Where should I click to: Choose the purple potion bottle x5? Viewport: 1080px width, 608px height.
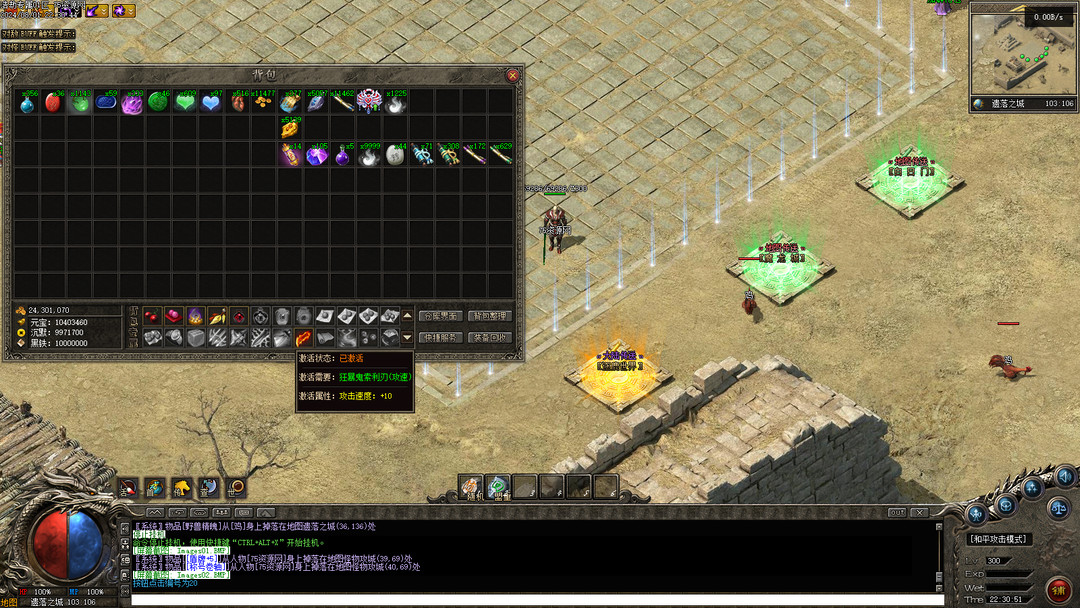pyautogui.click(x=342, y=155)
